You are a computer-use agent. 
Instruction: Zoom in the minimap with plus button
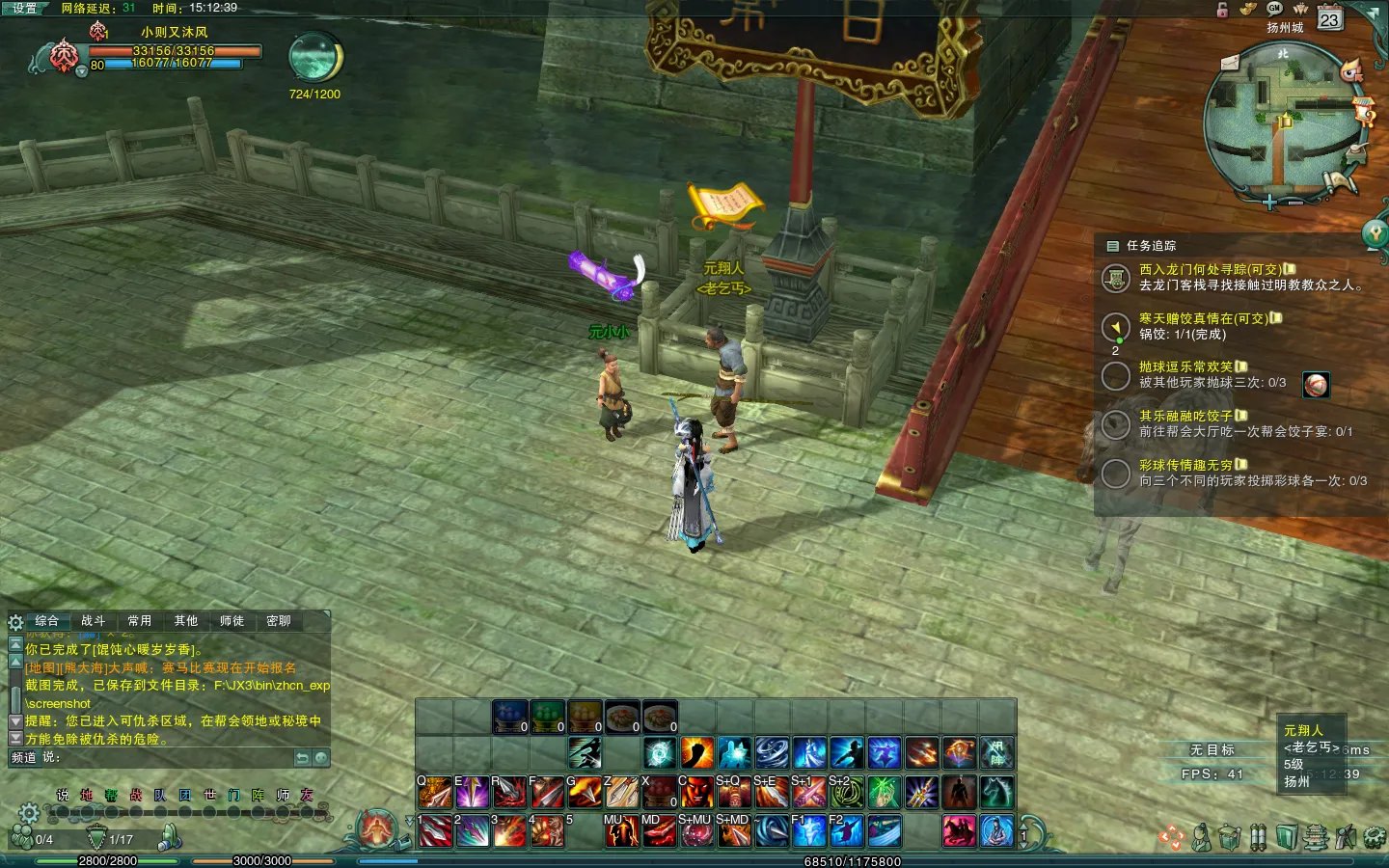click(1269, 202)
